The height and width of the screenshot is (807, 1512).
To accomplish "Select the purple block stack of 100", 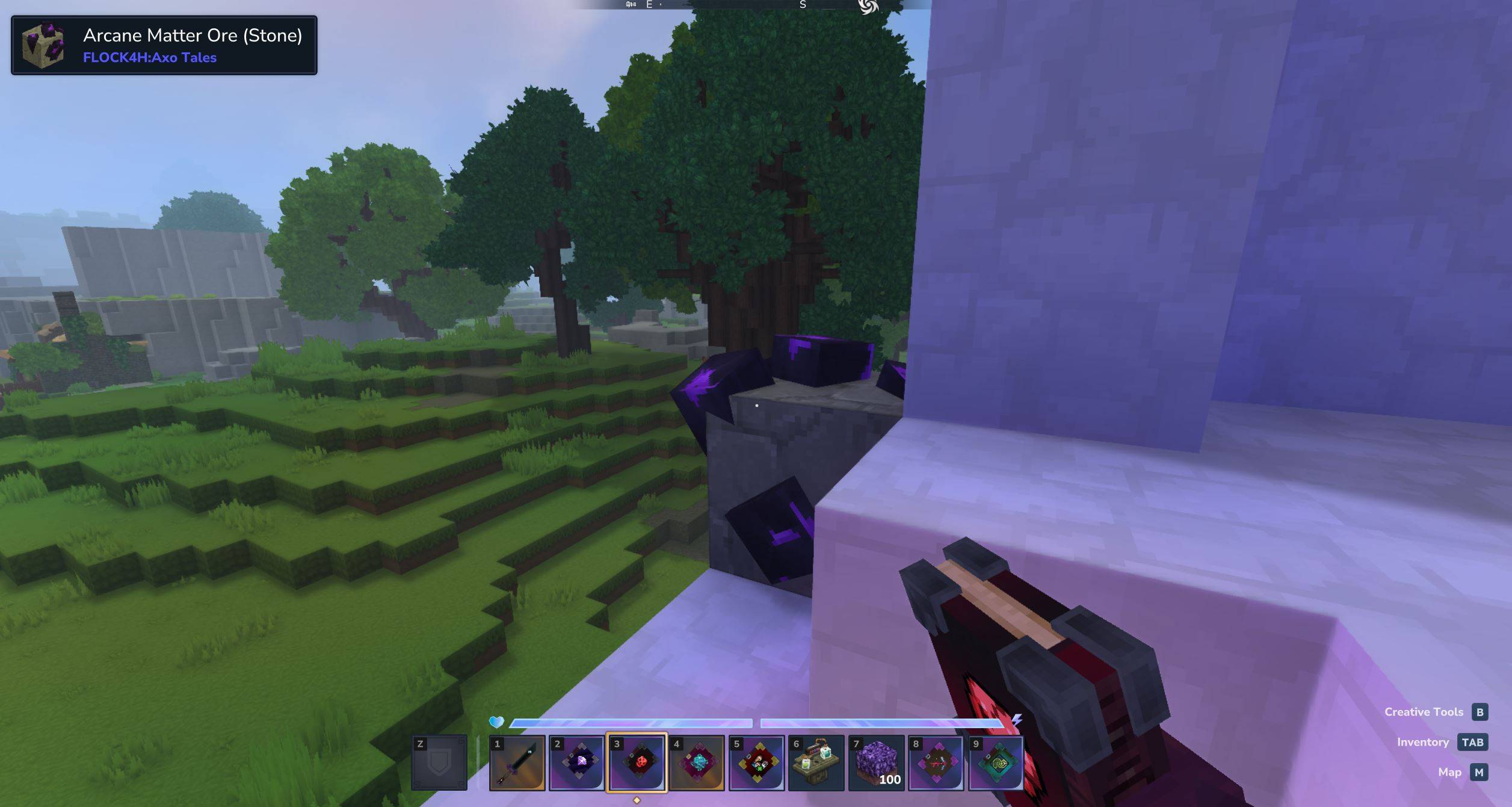I will (x=876, y=762).
